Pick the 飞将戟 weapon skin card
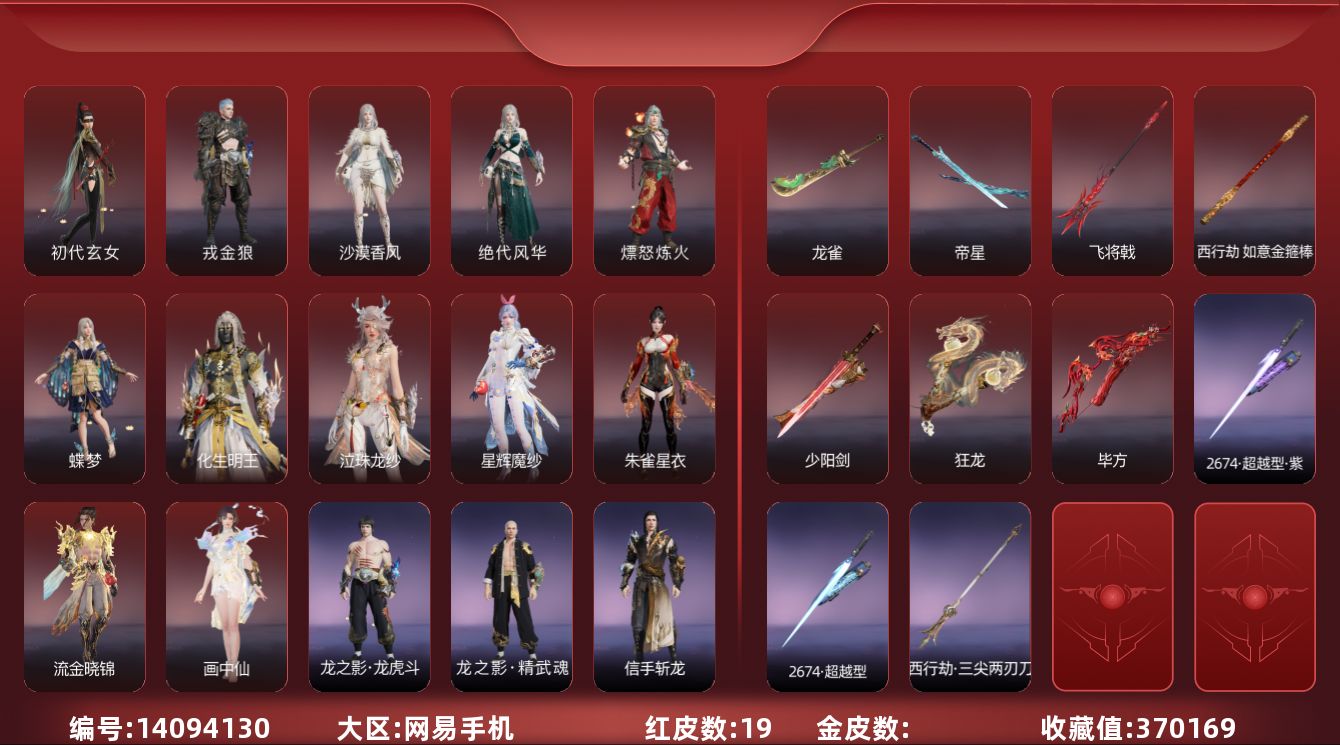 [1112, 180]
